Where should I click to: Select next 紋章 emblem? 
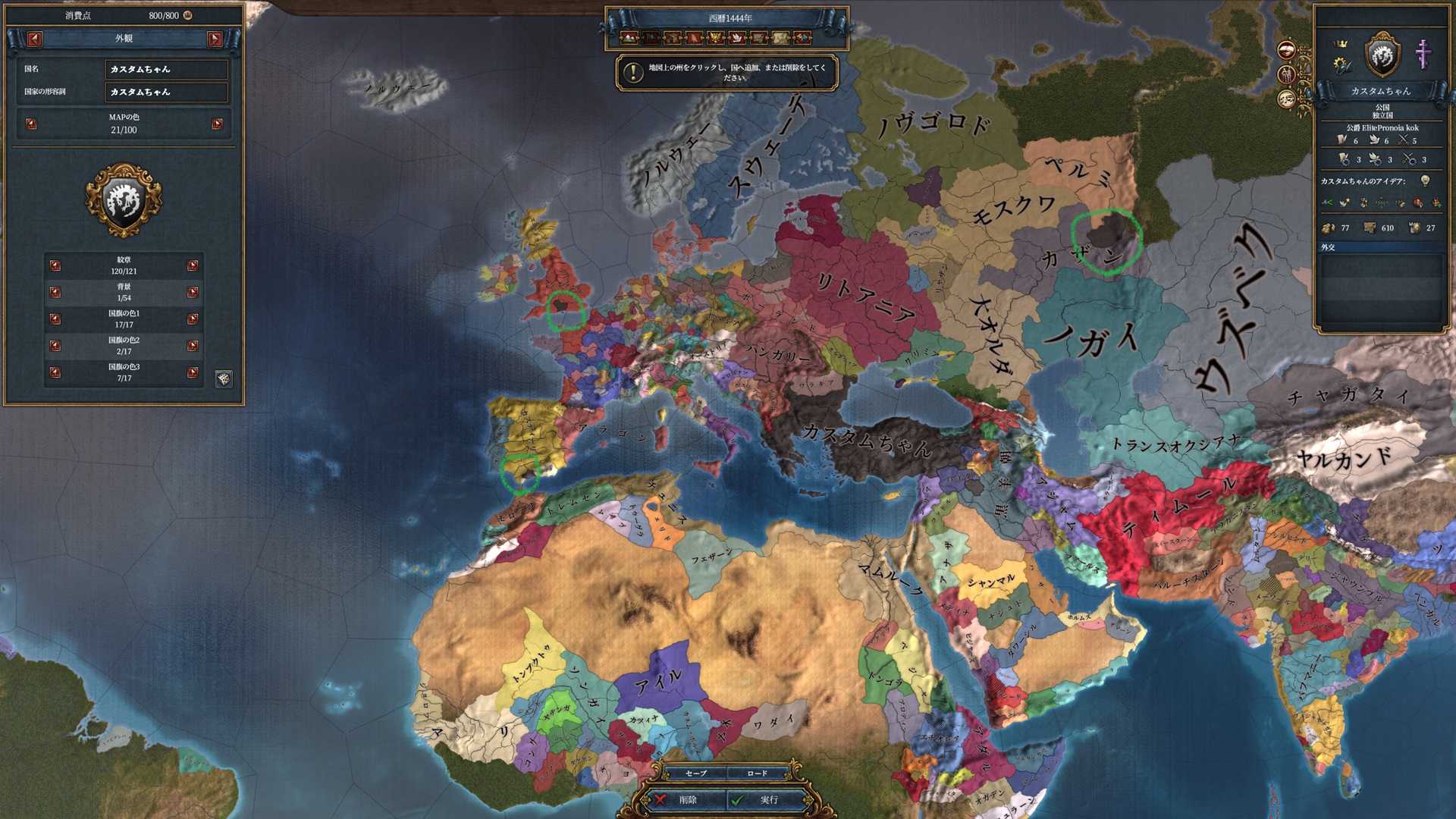point(193,265)
